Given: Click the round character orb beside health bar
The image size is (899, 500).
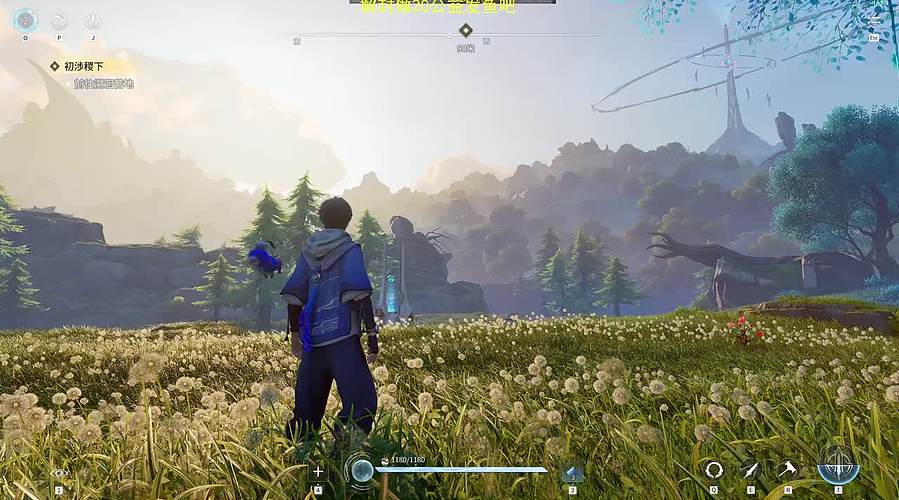Looking at the screenshot, I should pyautogui.click(x=360, y=470).
